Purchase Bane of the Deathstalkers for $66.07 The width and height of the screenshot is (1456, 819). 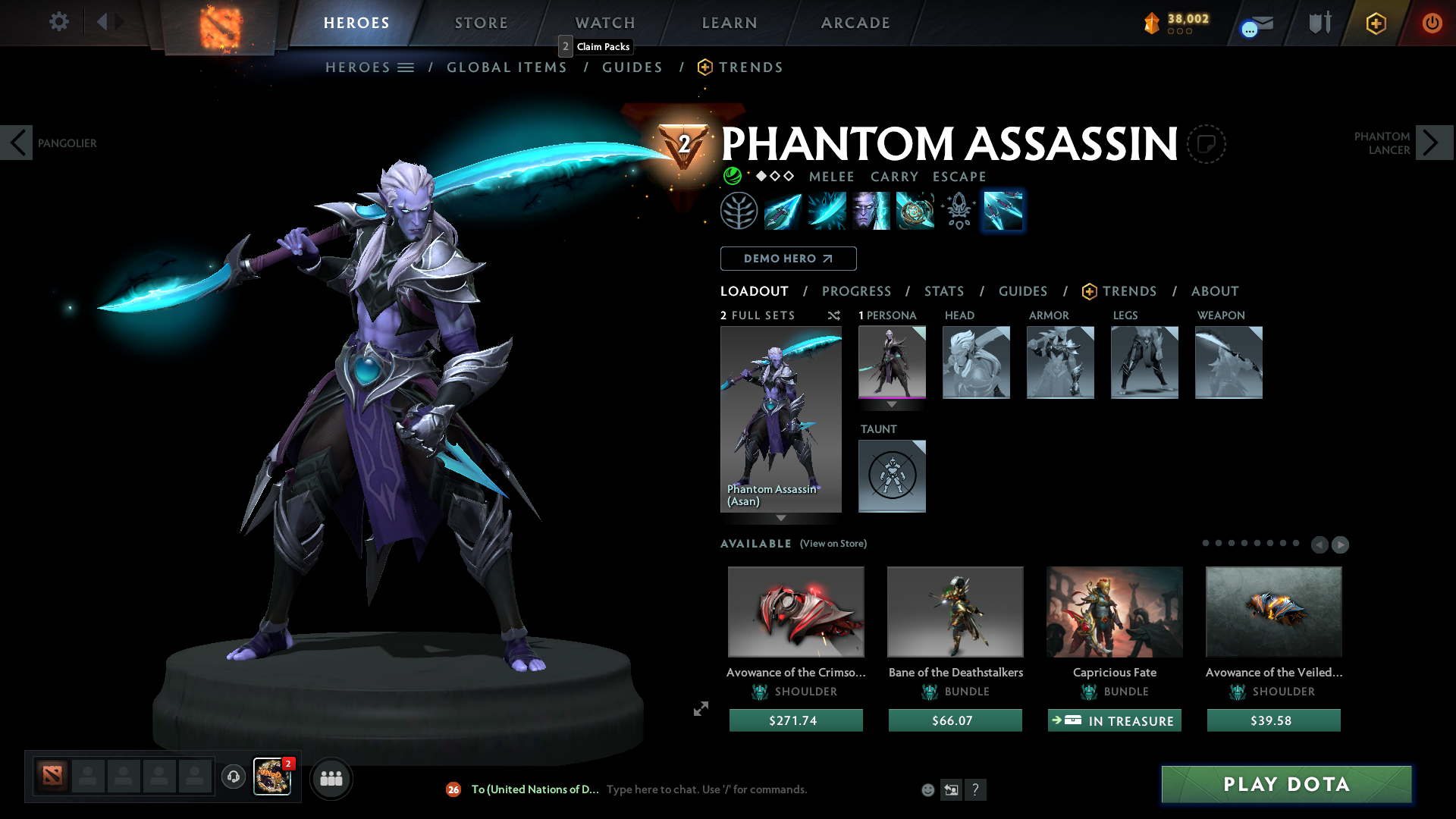(955, 720)
